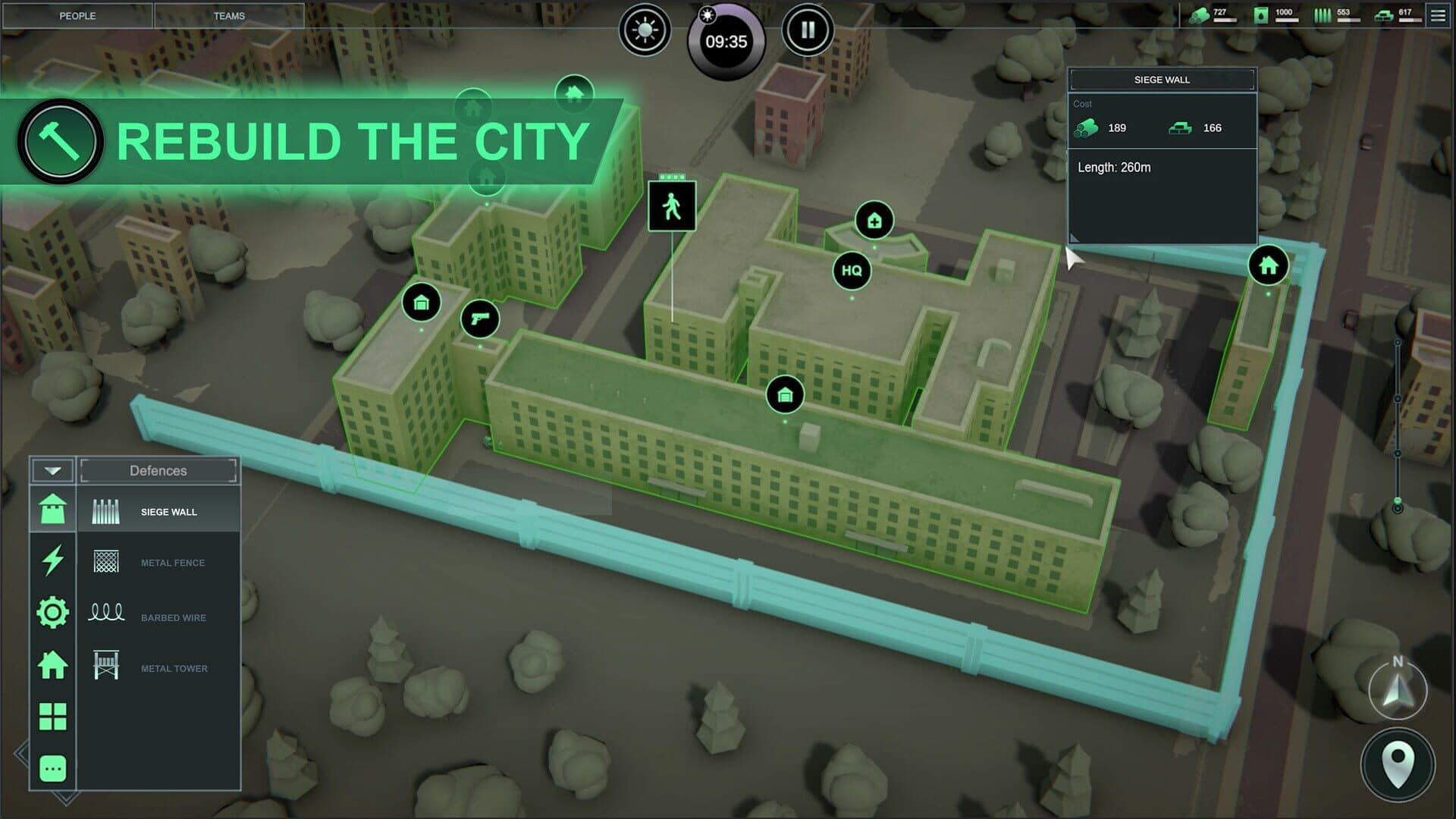This screenshot has height=819, width=1456.
Task: Open the Teams tab
Action: coord(229,16)
